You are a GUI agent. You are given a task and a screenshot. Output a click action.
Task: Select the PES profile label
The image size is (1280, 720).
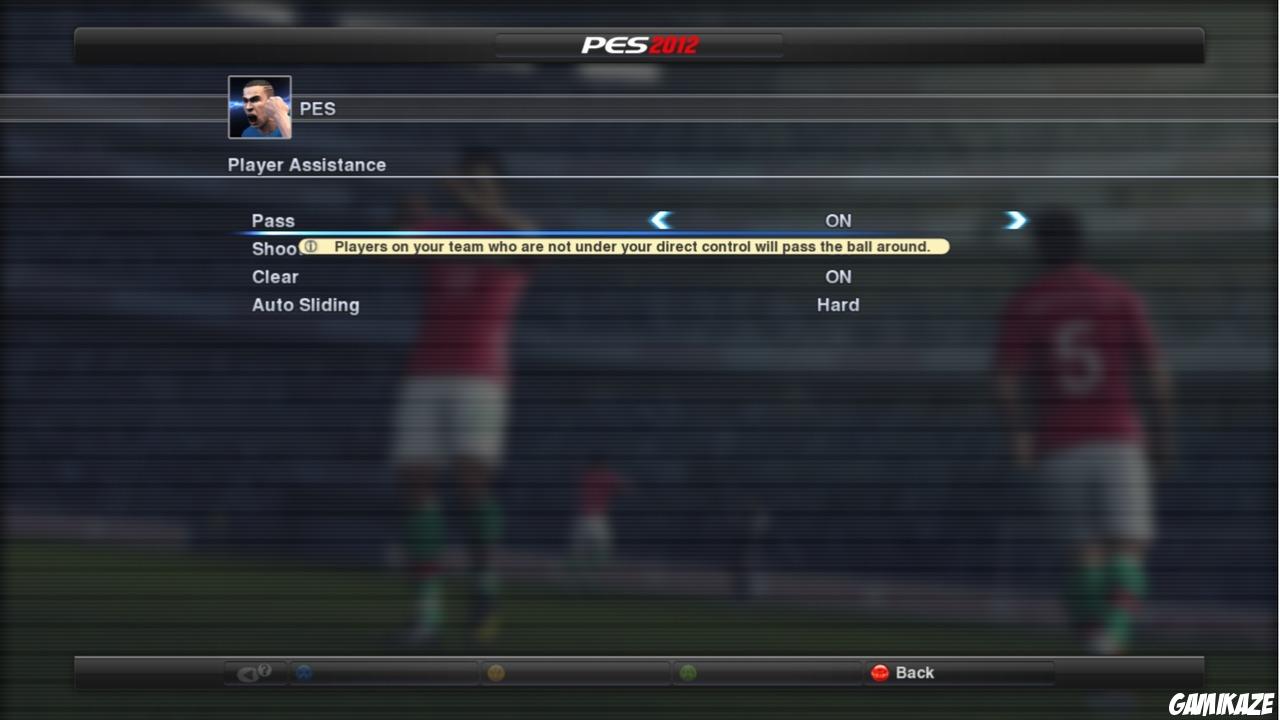(x=318, y=108)
